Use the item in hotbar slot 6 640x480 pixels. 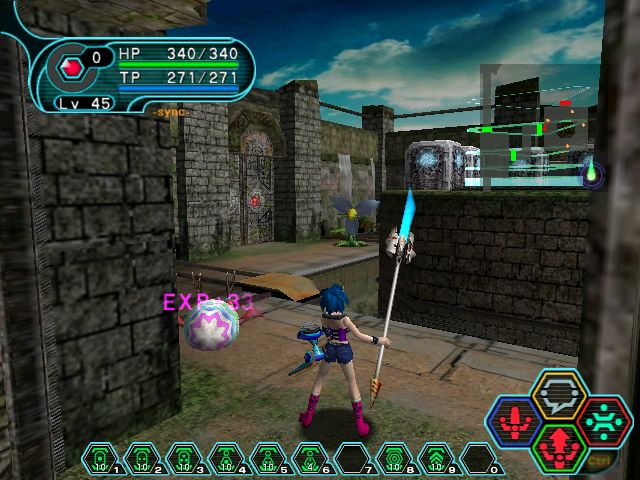(x=312, y=460)
